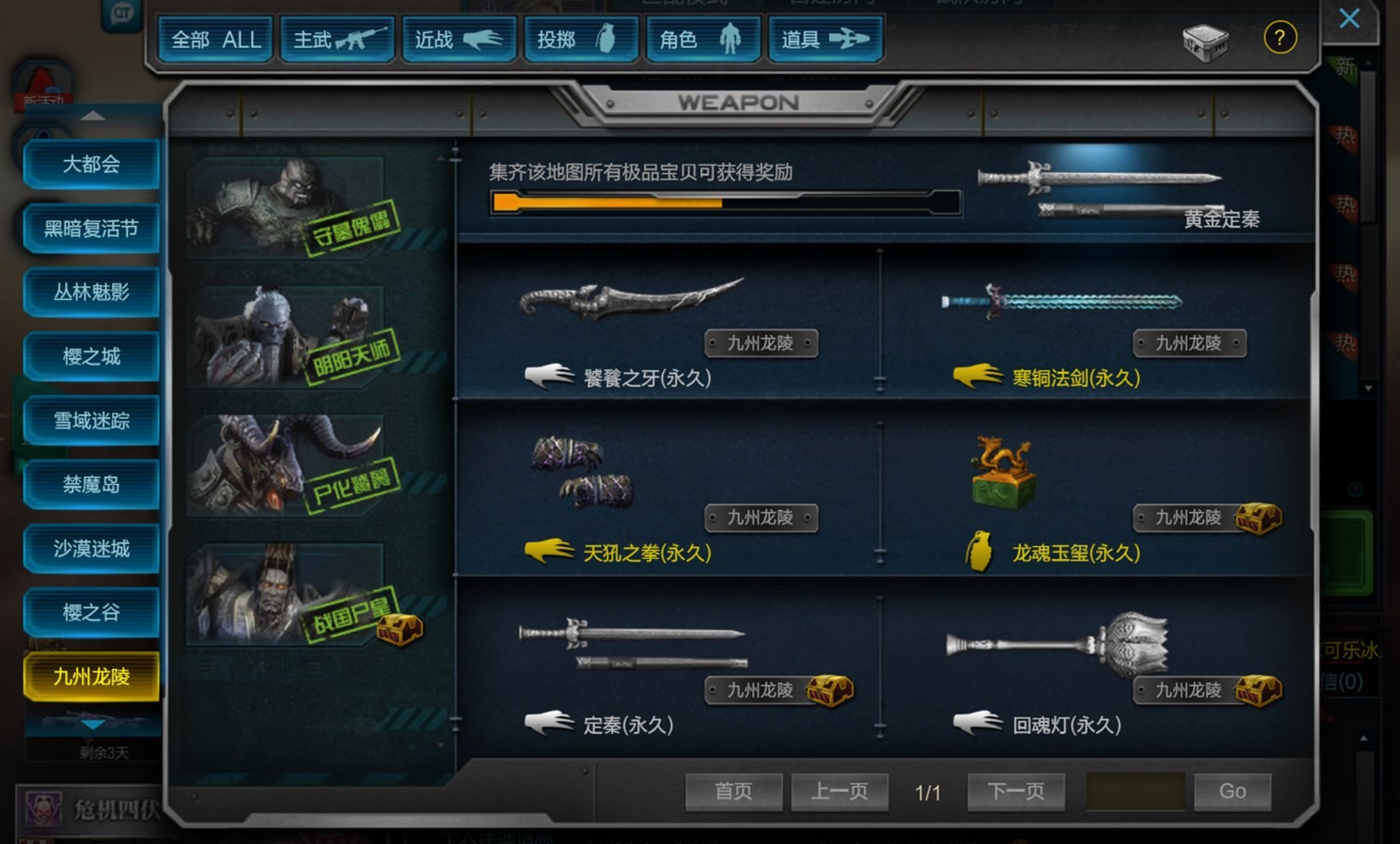Show the 投掷 throwables tab
This screenshot has height=844, width=1400.
click(581, 40)
